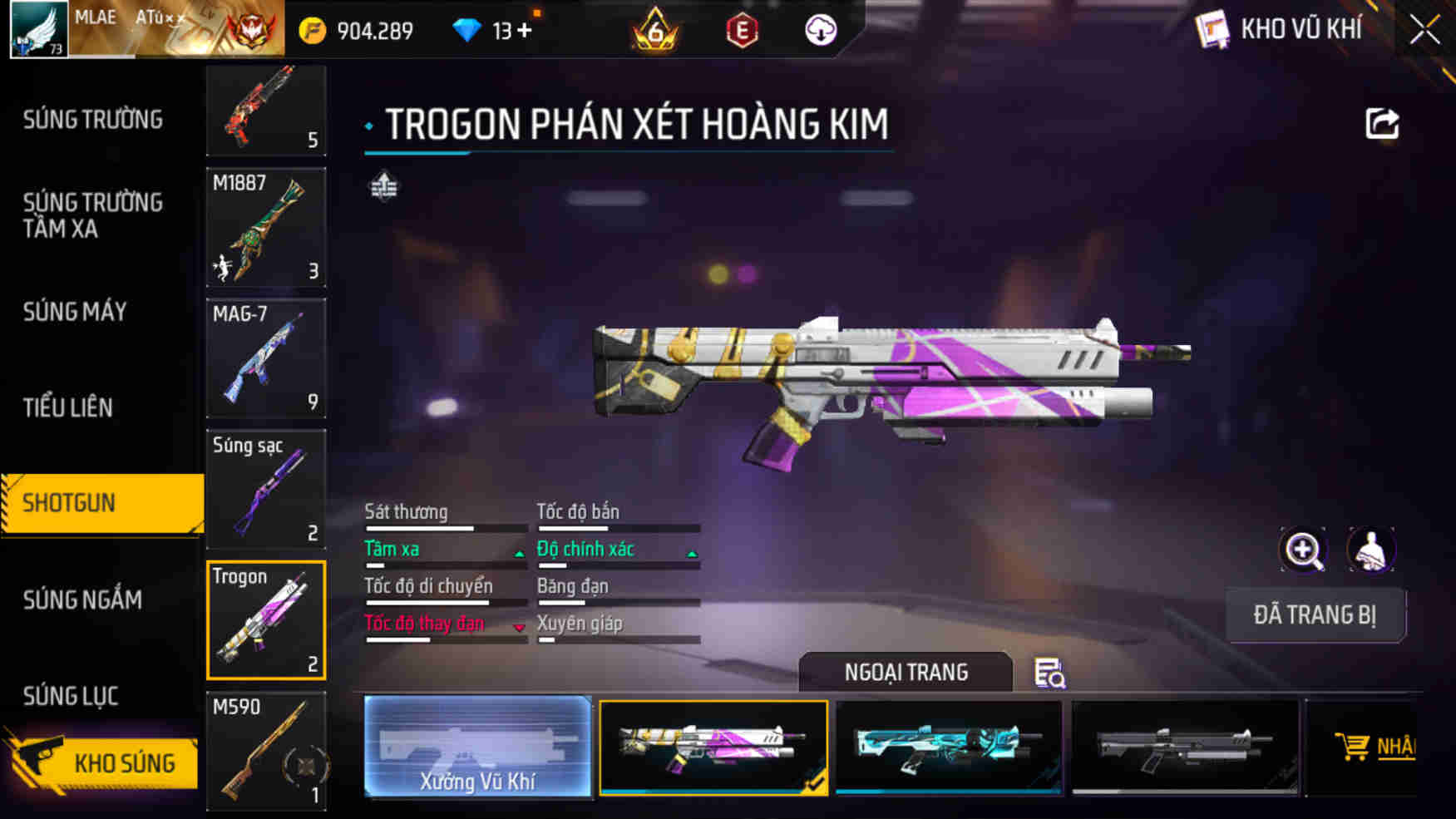This screenshot has height=819, width=1456.
Task: Open KHO SÚNG from the sidebar
Action: (125, 762)
